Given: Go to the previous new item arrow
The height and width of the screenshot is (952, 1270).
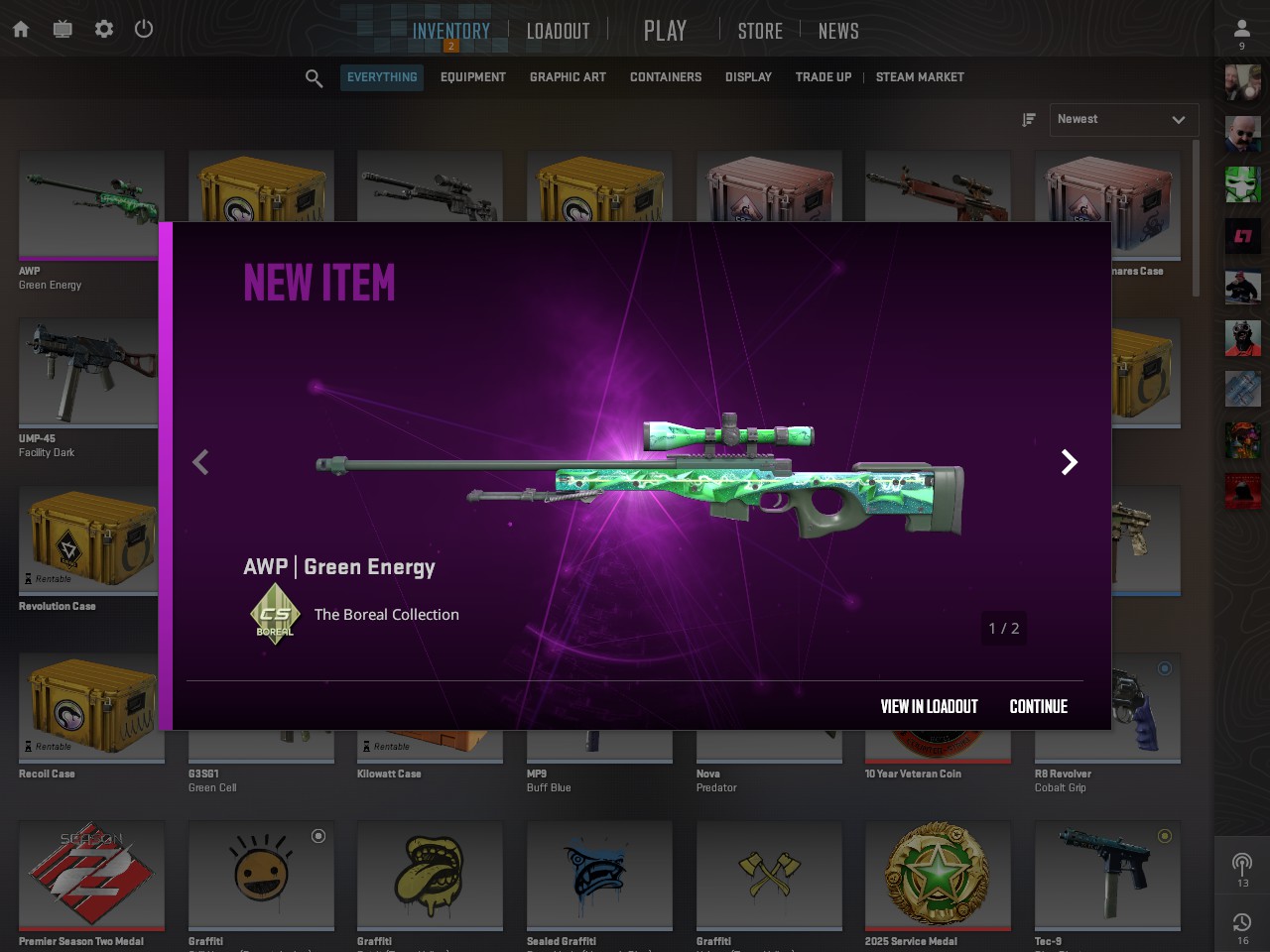Looking at the screenshot, I should tap(200, 462).
